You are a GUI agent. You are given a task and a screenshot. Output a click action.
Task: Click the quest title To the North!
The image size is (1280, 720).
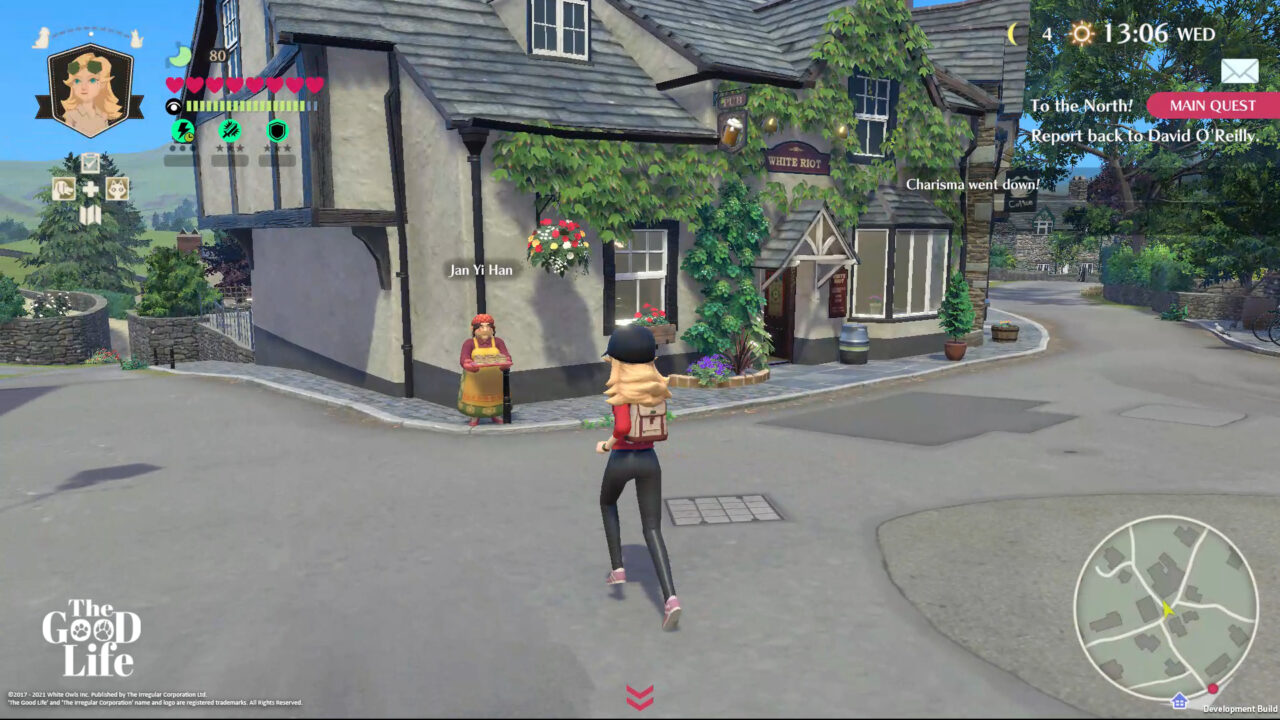1082,104
